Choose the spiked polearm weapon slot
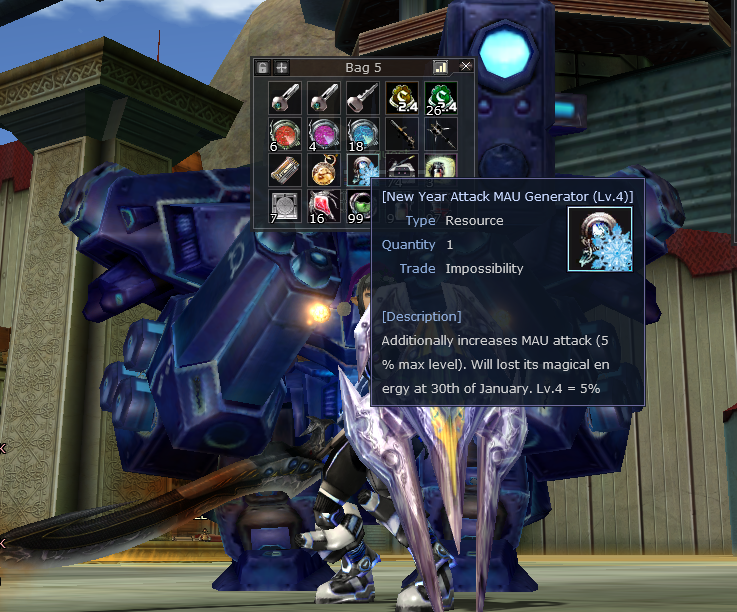 (439, 134)
